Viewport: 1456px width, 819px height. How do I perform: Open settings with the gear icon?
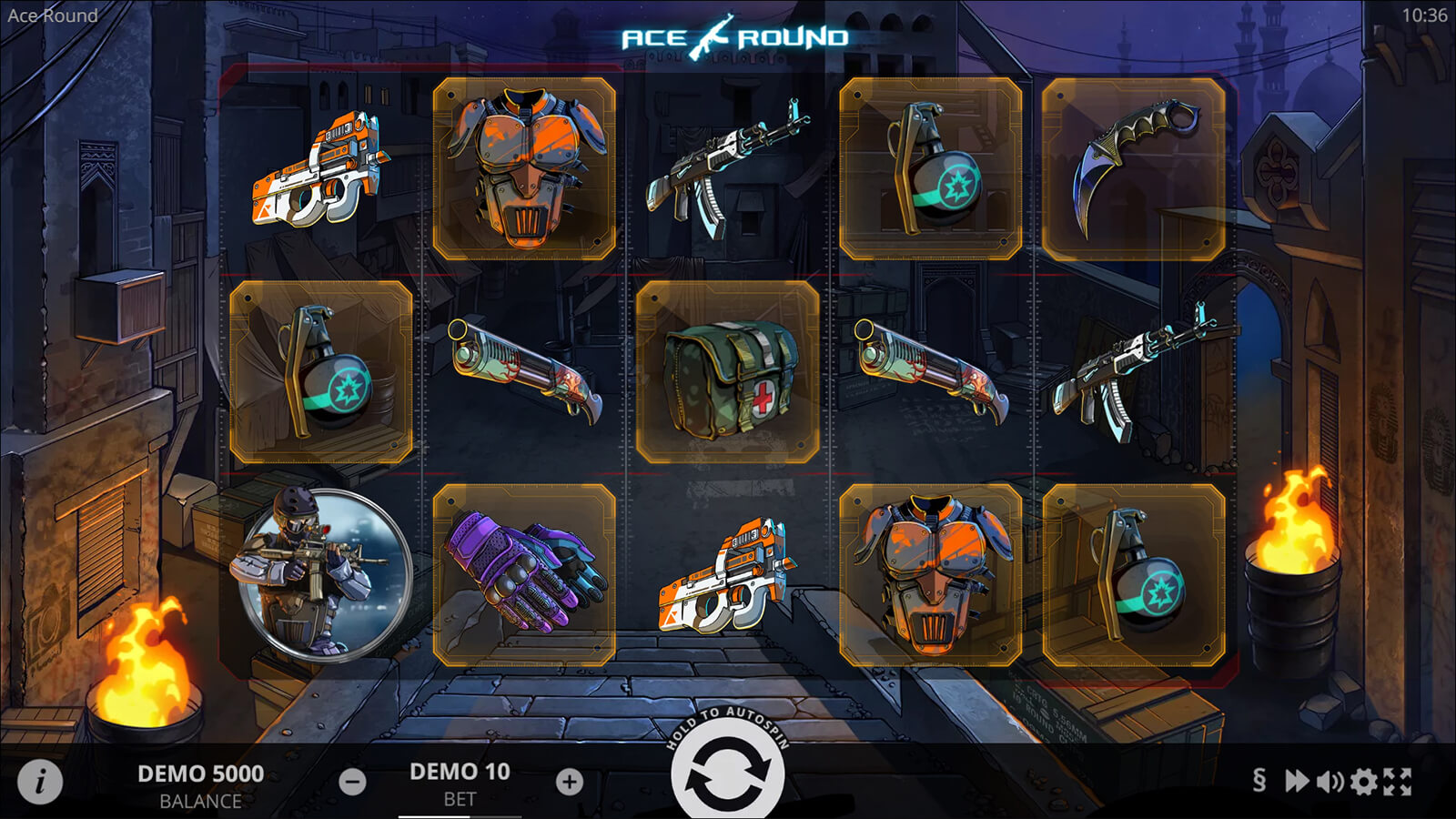coord(1363,781)
